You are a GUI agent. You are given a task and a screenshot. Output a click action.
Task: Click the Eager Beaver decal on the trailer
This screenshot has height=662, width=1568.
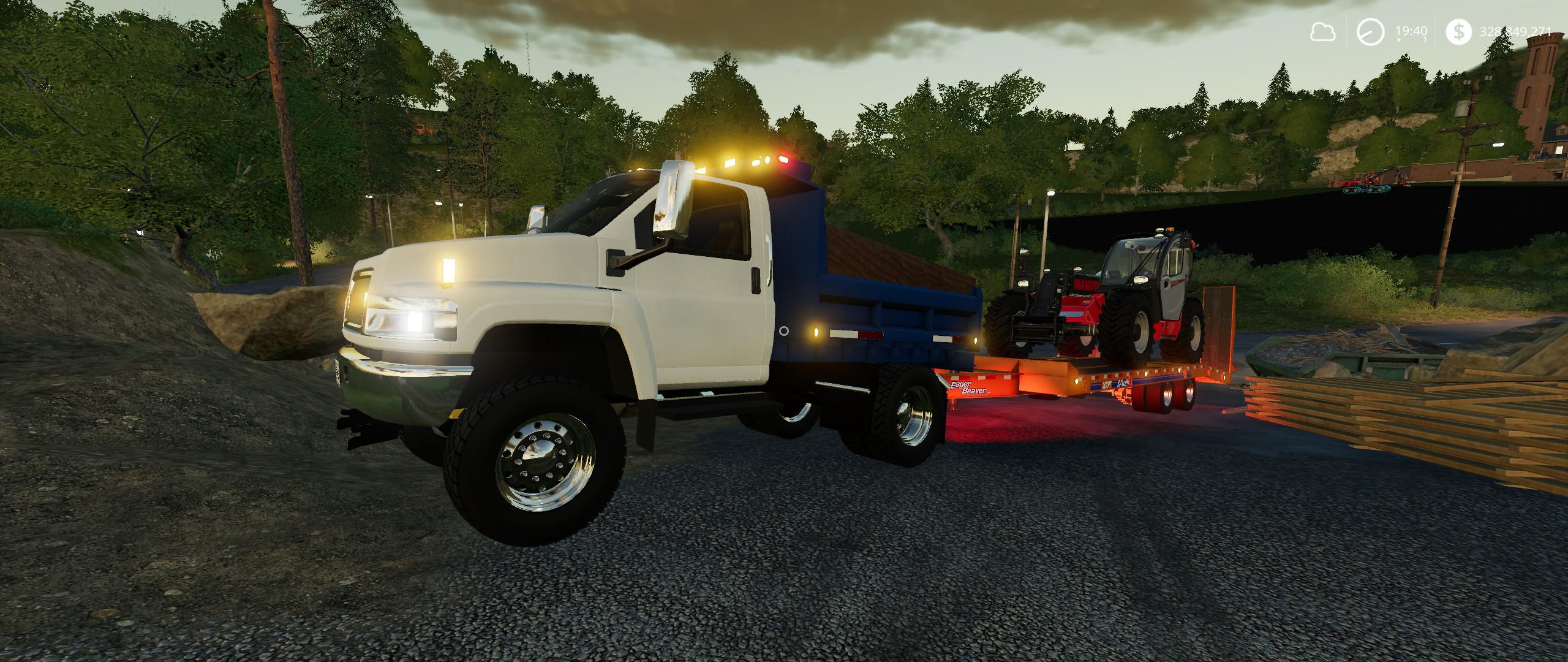[969, 387]
